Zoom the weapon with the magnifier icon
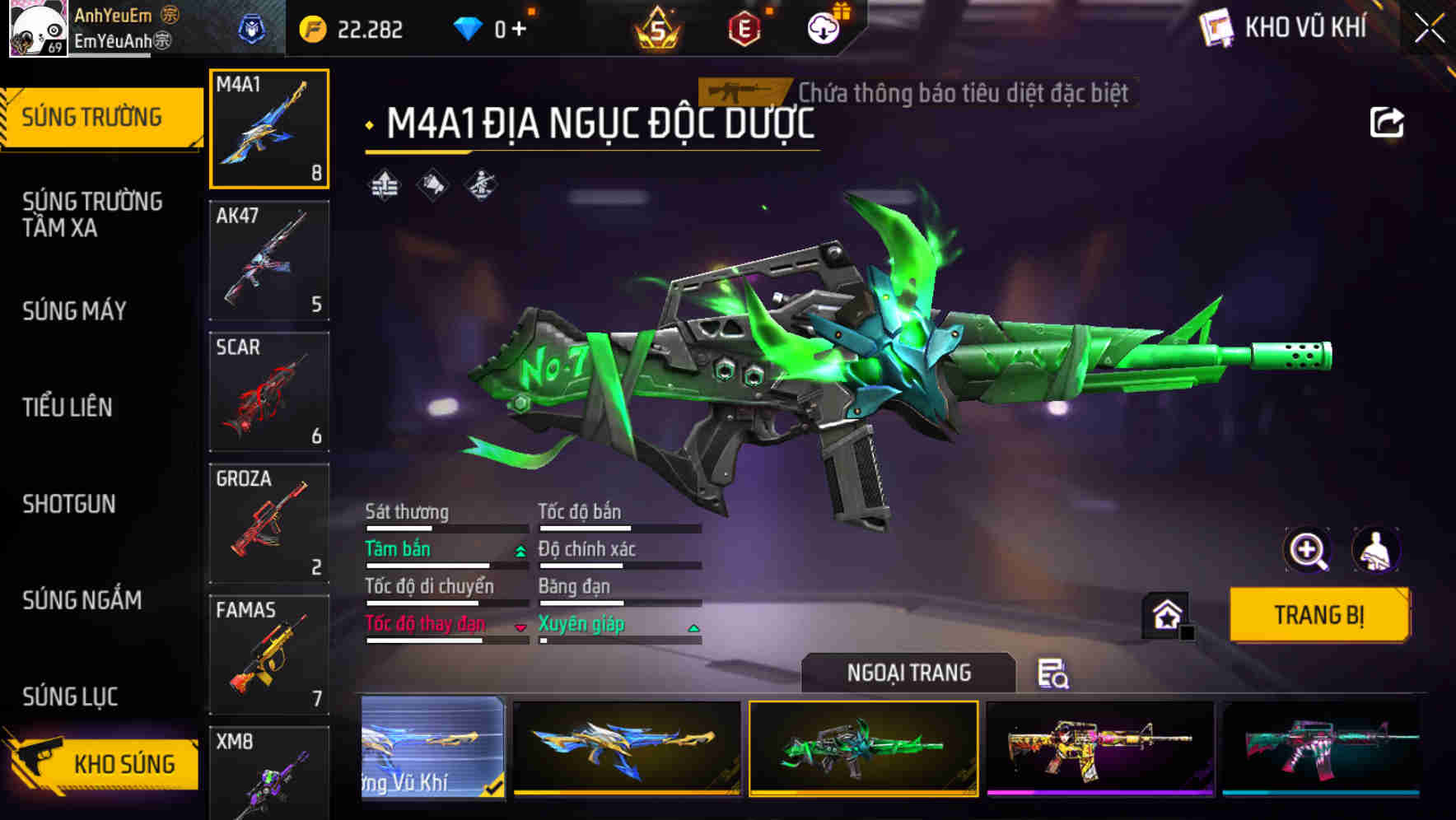 point(1309,550)
